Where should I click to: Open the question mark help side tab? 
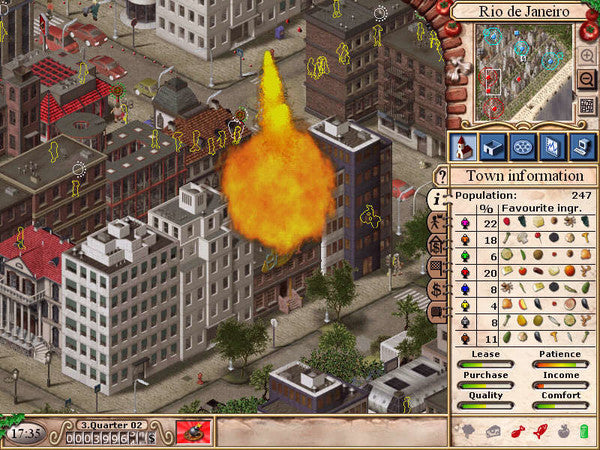[x=439, y=176]
